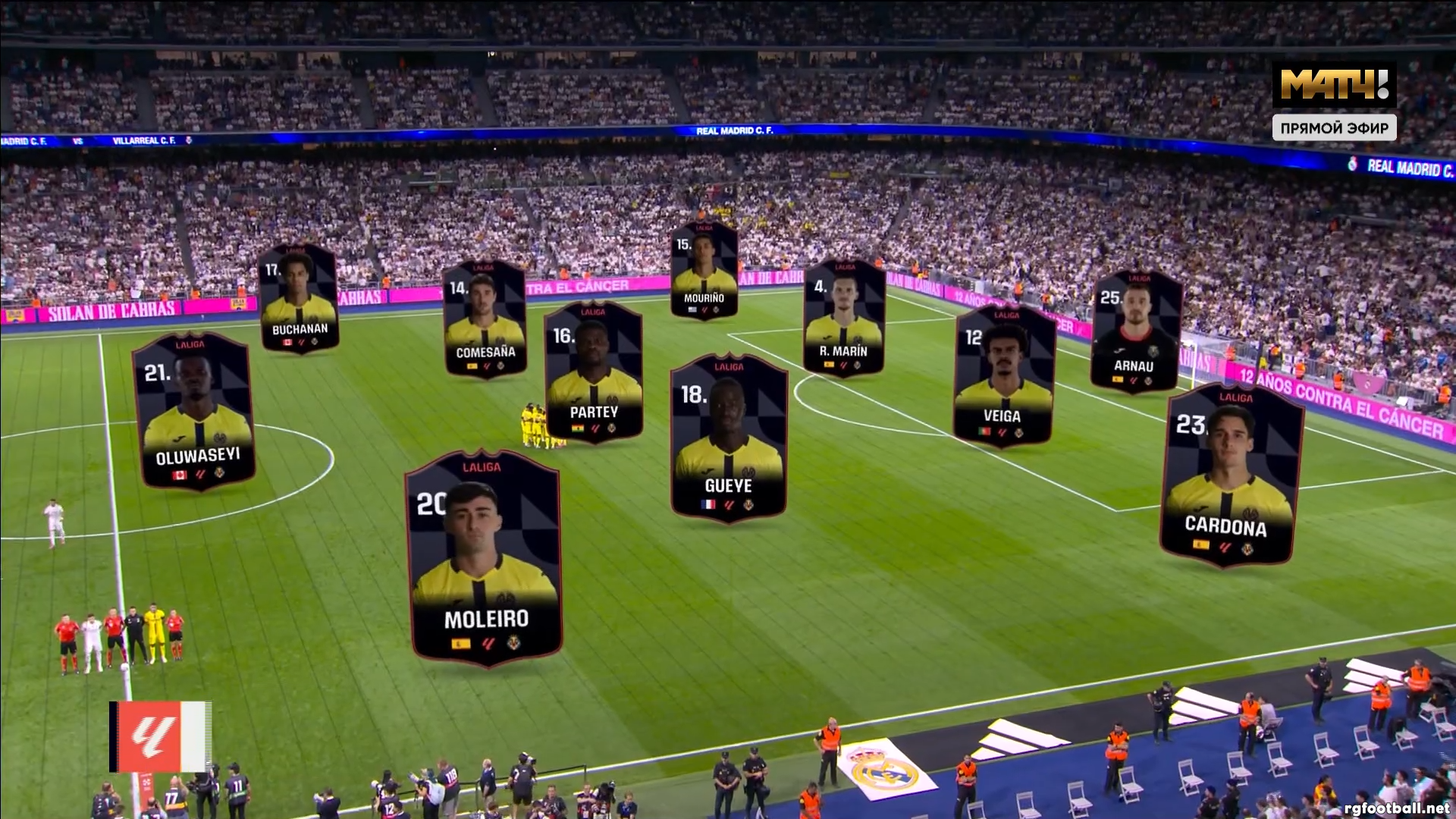Select the Comesaña number 14 card

coord(485,319)
